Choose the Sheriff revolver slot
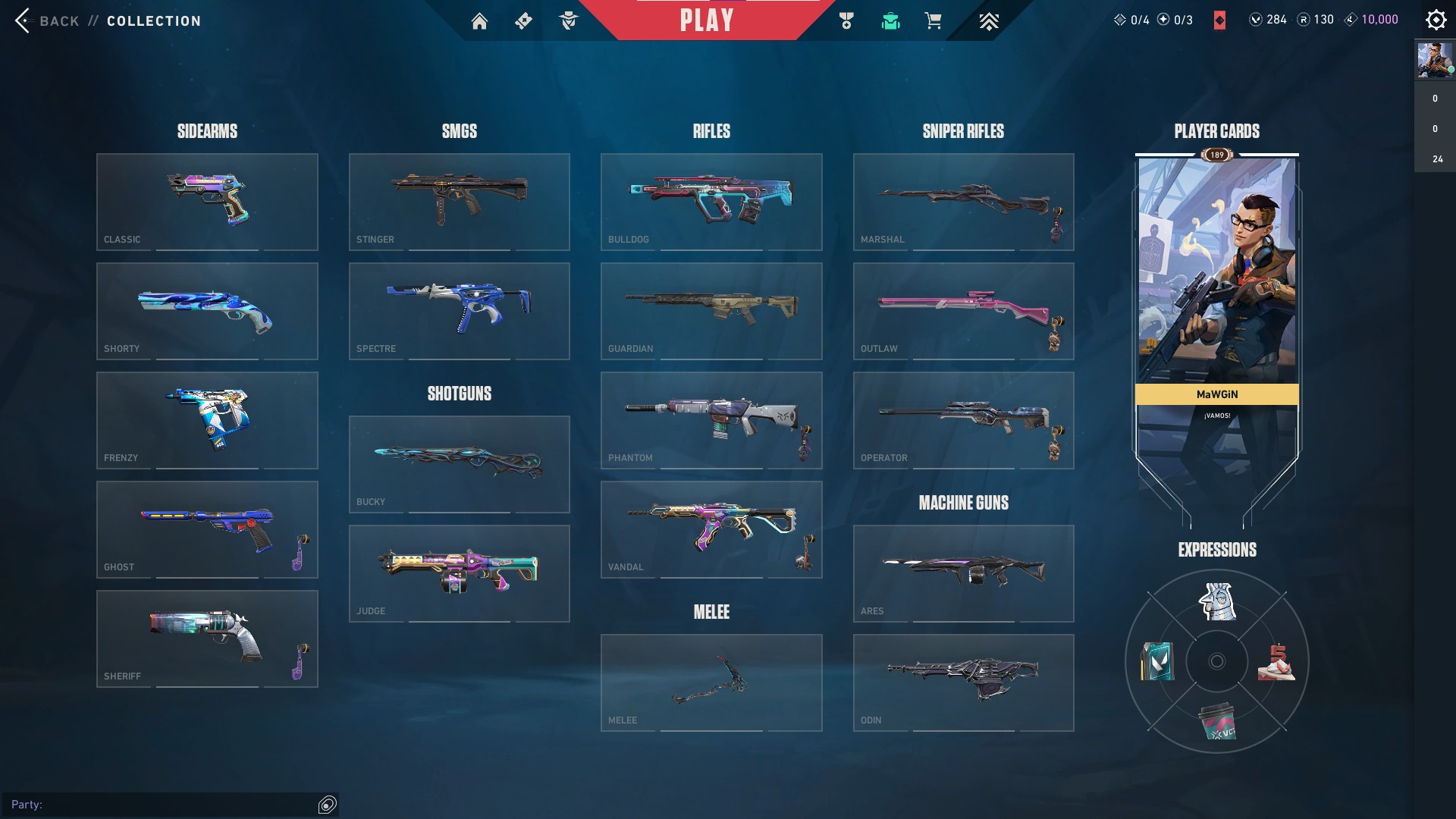 point(207,639)
